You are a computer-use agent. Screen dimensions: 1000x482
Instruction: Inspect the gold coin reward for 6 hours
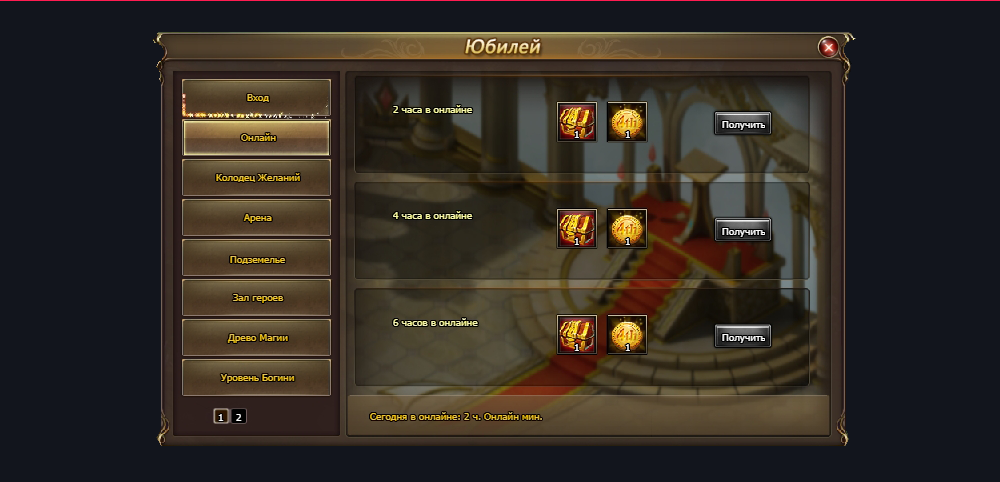pyautogui.click(x=627, y=335)
